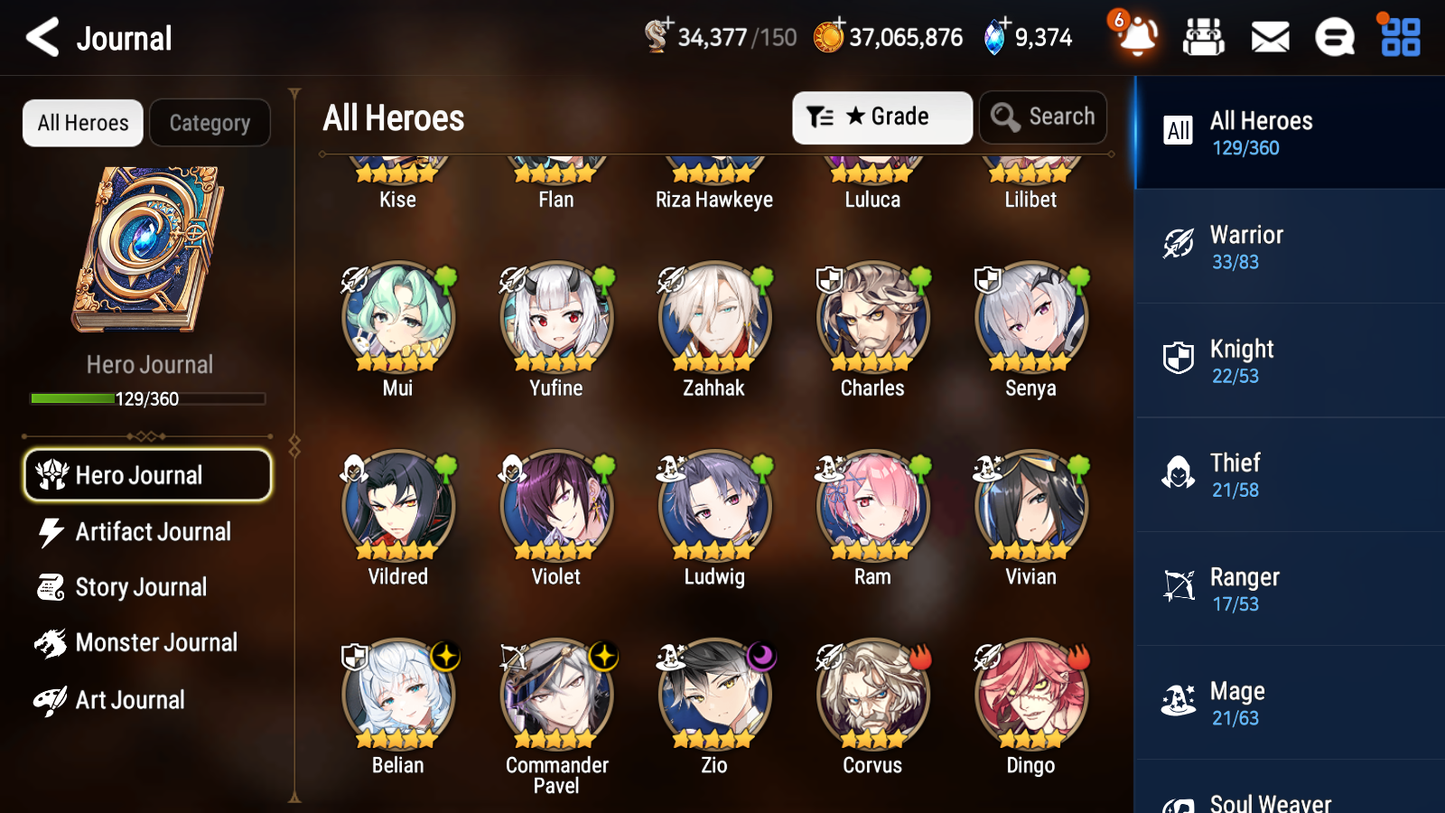Enable the Soul Weaver class filter
This screenshot has height=813, width=1445.
pyautogui.click(x=1270, y=800)
